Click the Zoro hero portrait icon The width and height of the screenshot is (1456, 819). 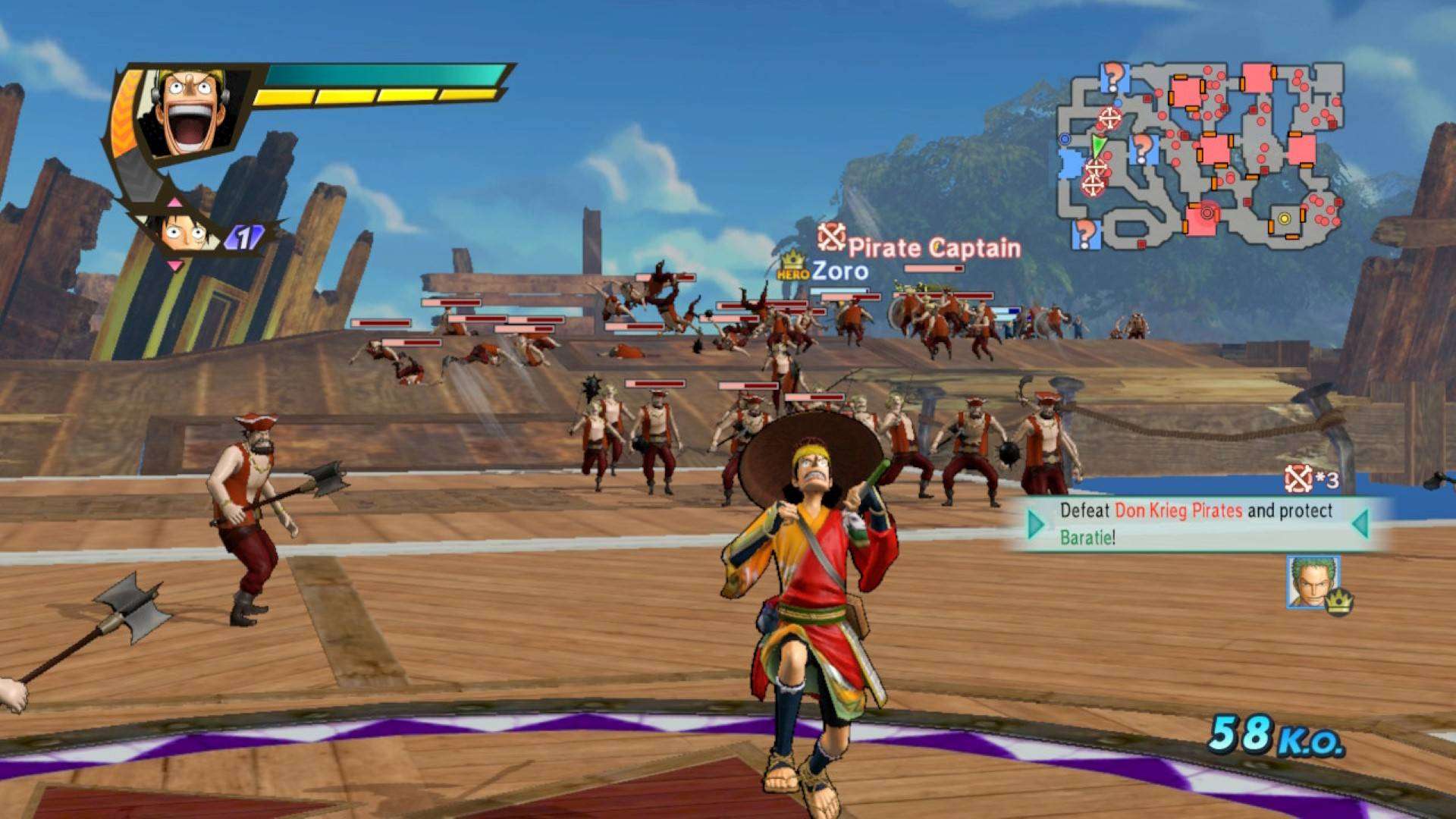[1313, 582]
